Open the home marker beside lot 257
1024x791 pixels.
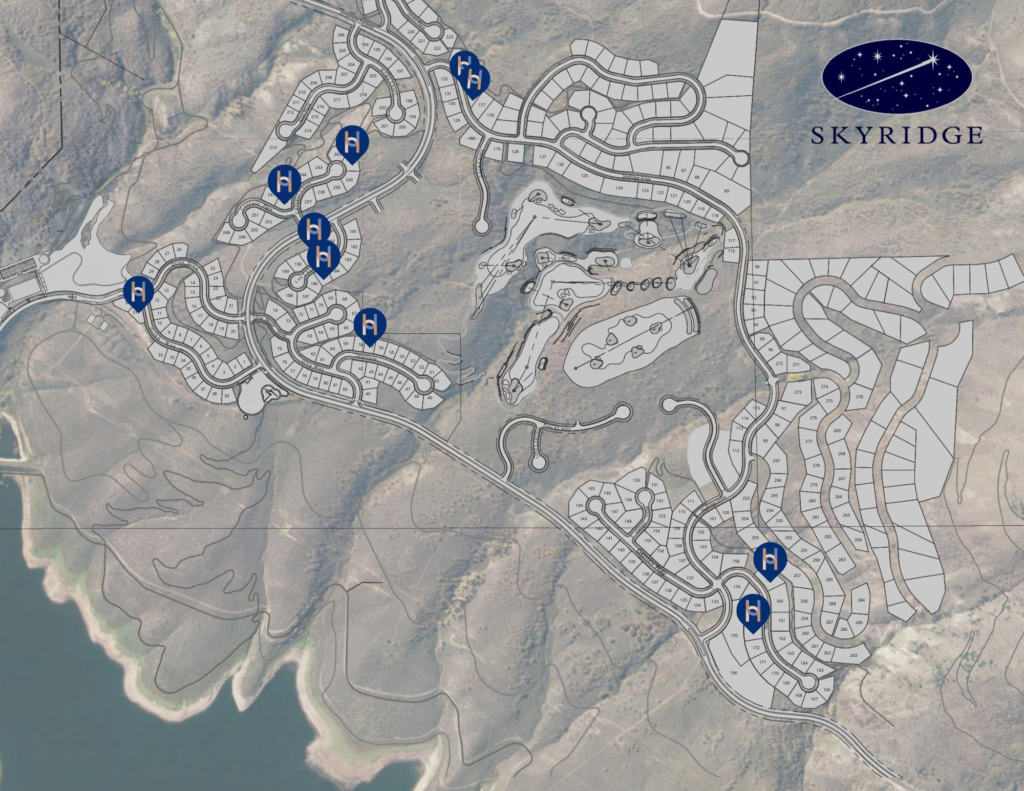pos(770,561)
